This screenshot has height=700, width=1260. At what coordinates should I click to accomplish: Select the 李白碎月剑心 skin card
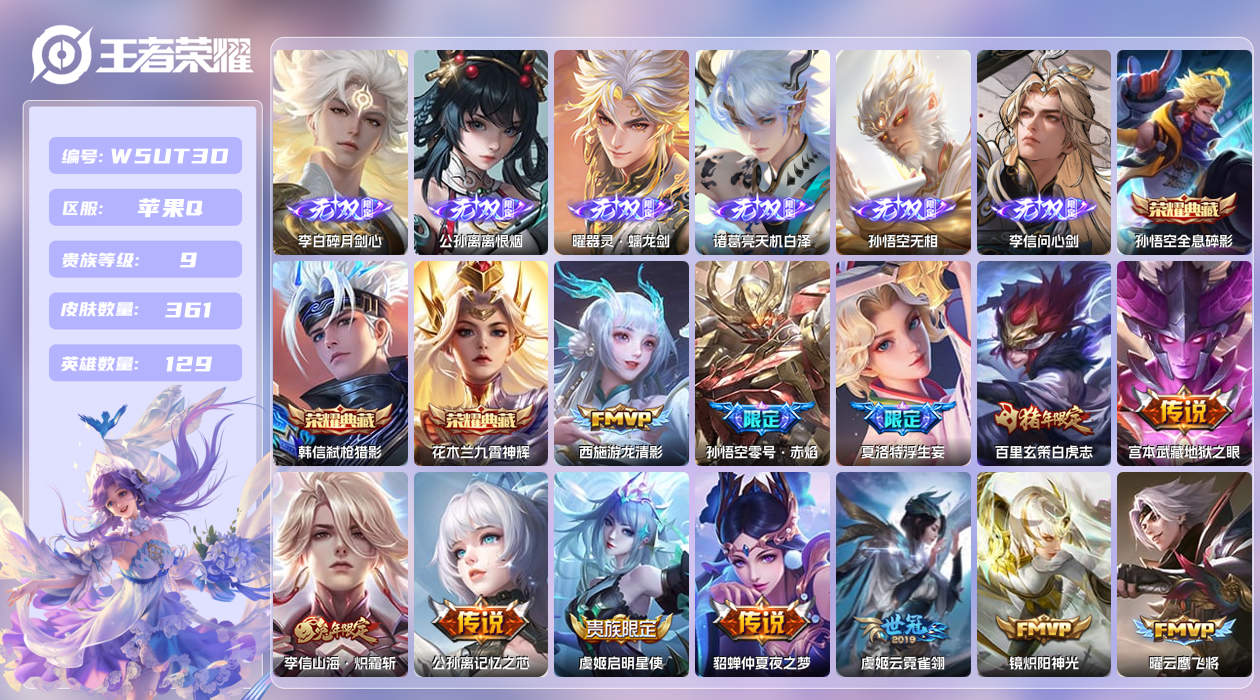tap(340, 152)
